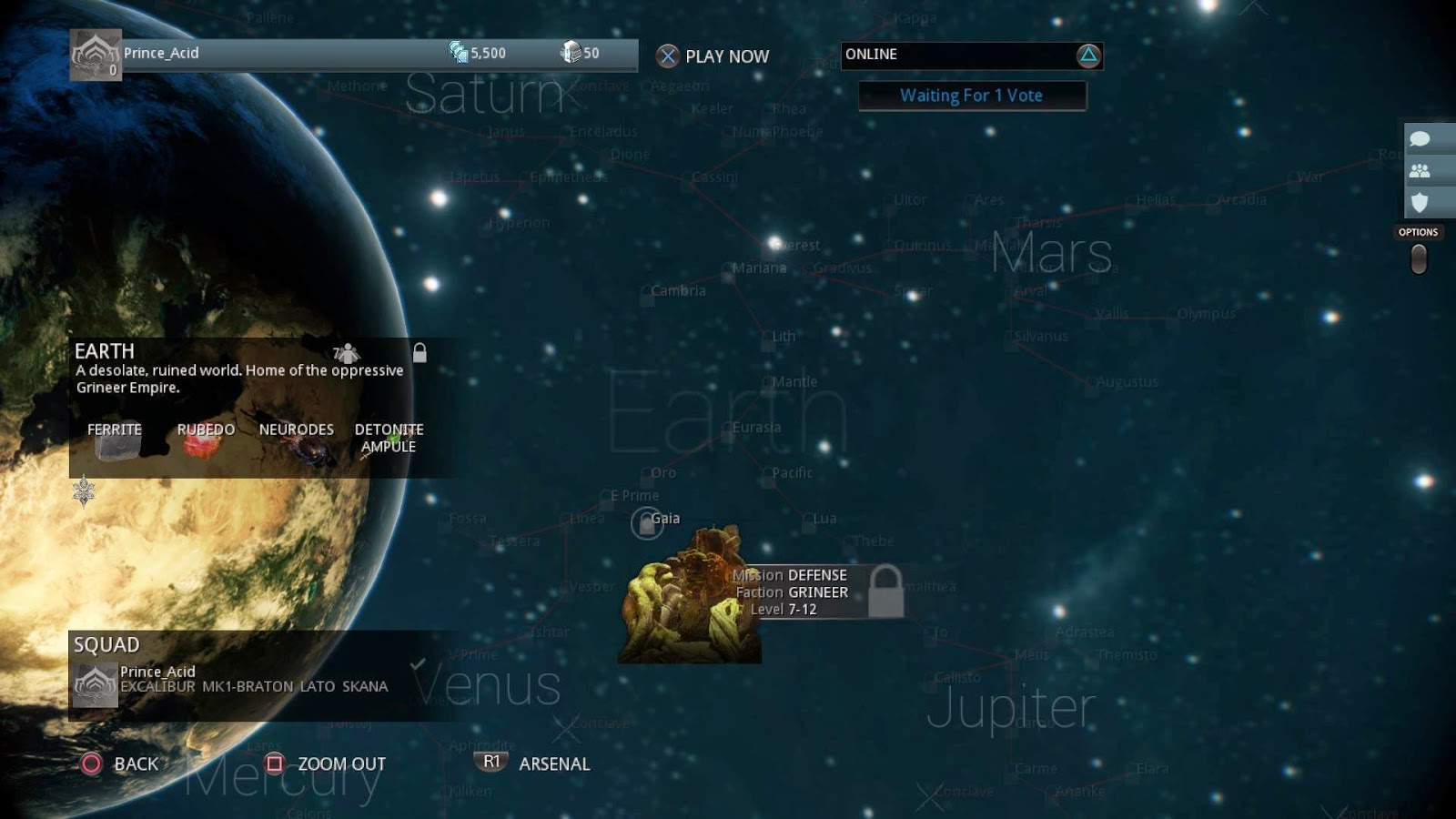Click the triangle toggle next to Online
The width and height of the screenshot is (1456, 819).
(x=1089, y=56)
